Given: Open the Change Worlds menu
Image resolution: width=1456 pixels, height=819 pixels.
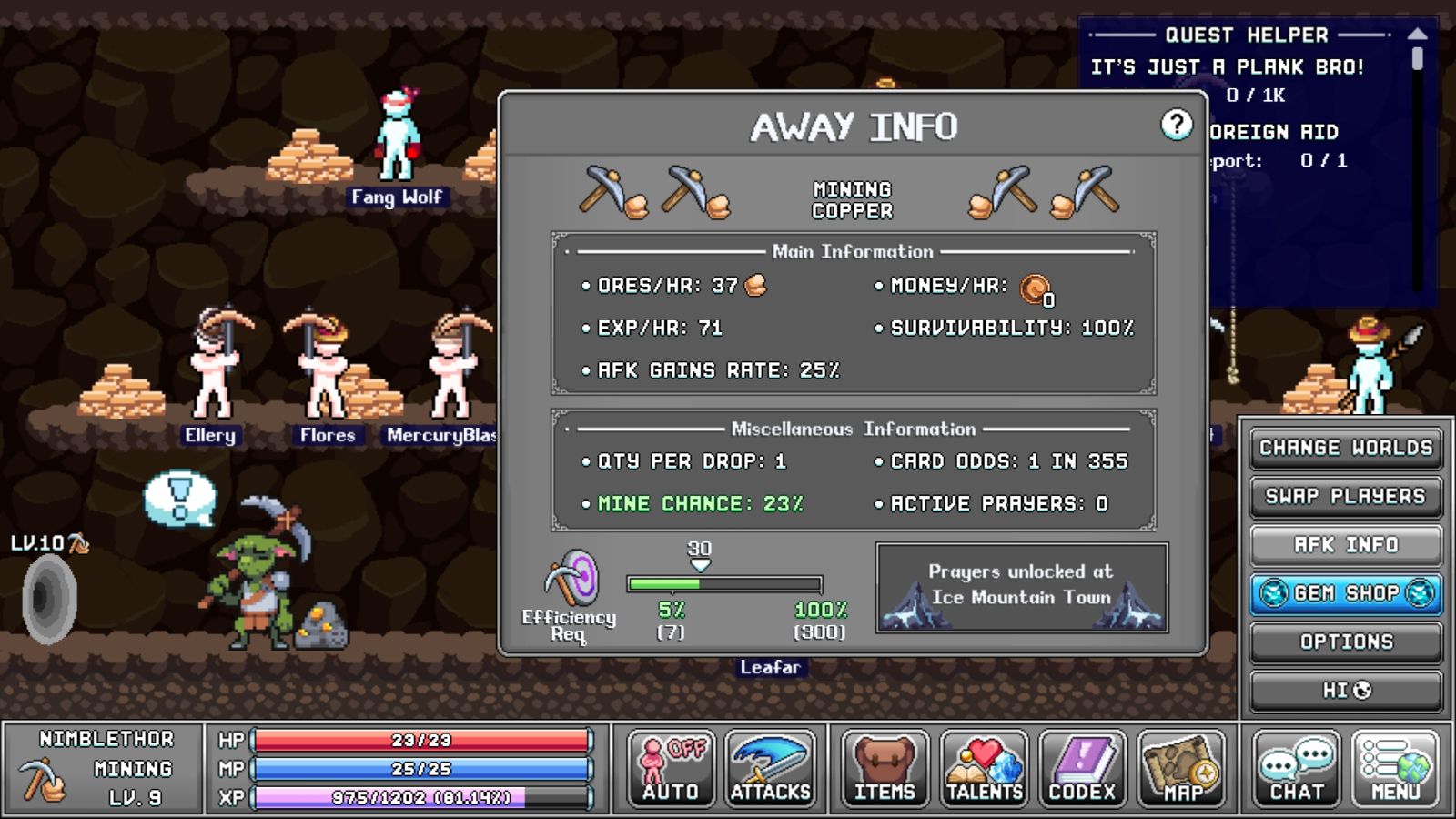Looking at the screenshot, I should click(1346, 448).
